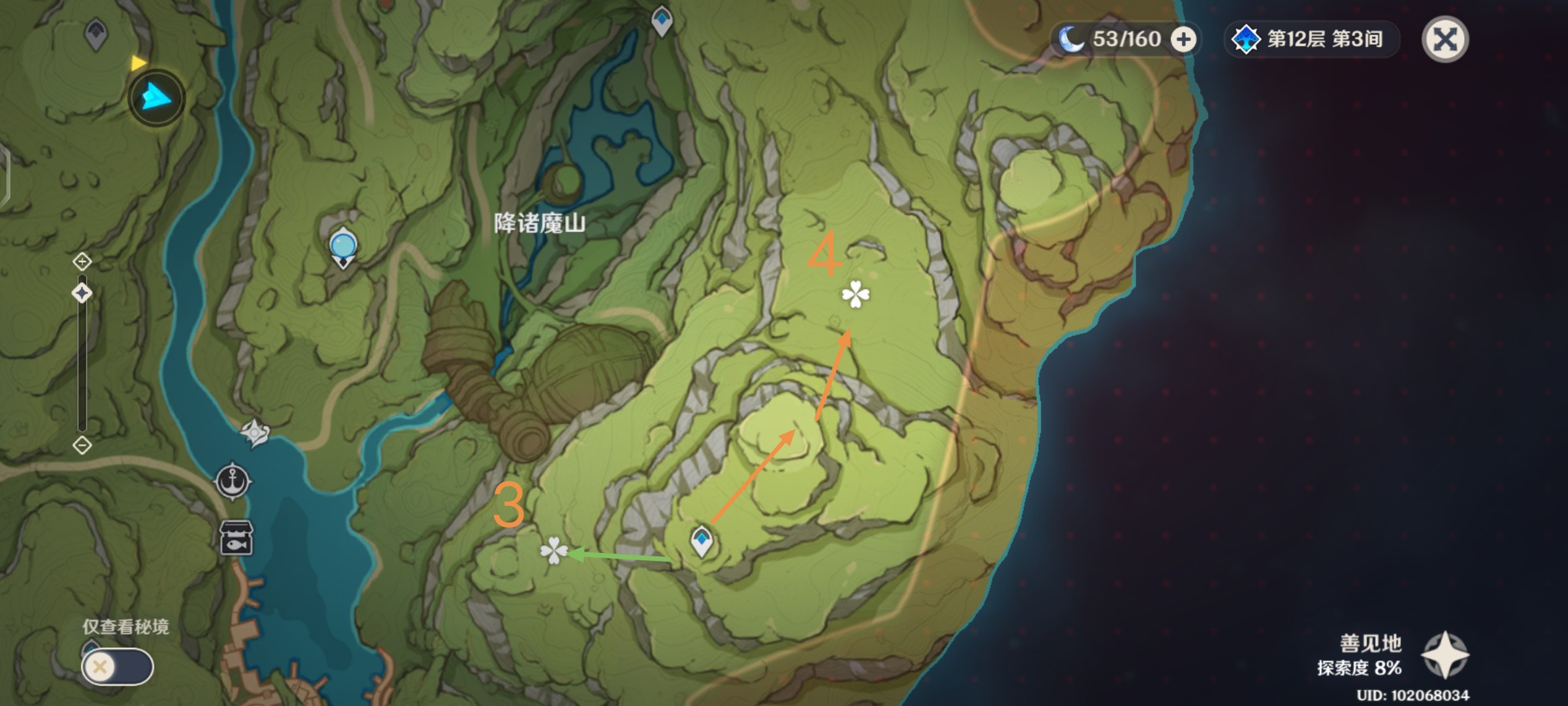This screenshot has height=706, width=1568.
Task: Click the yellow quest arrow indicator
Action: point(139,63)
